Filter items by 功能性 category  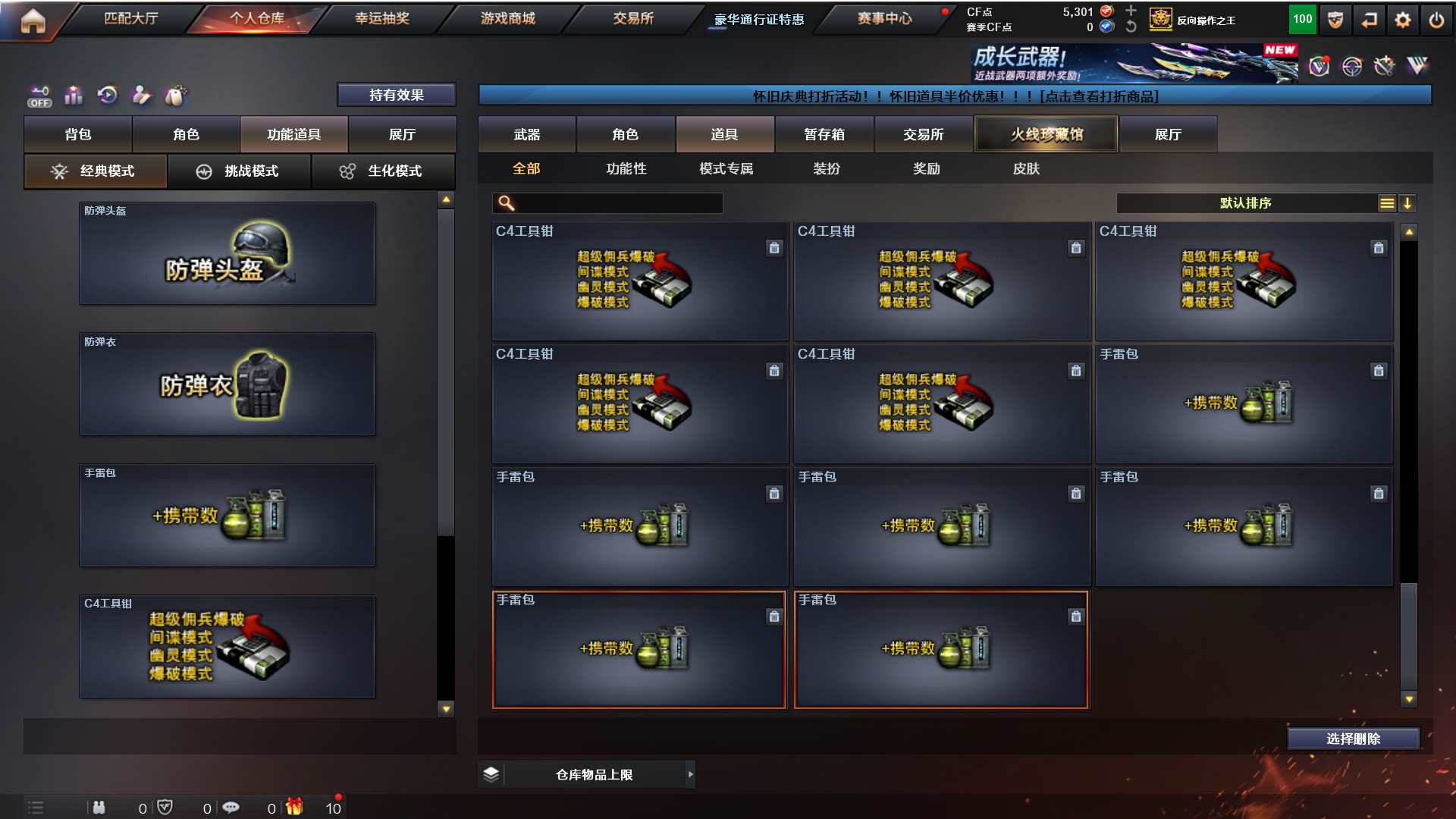click(x=626, y=168)
